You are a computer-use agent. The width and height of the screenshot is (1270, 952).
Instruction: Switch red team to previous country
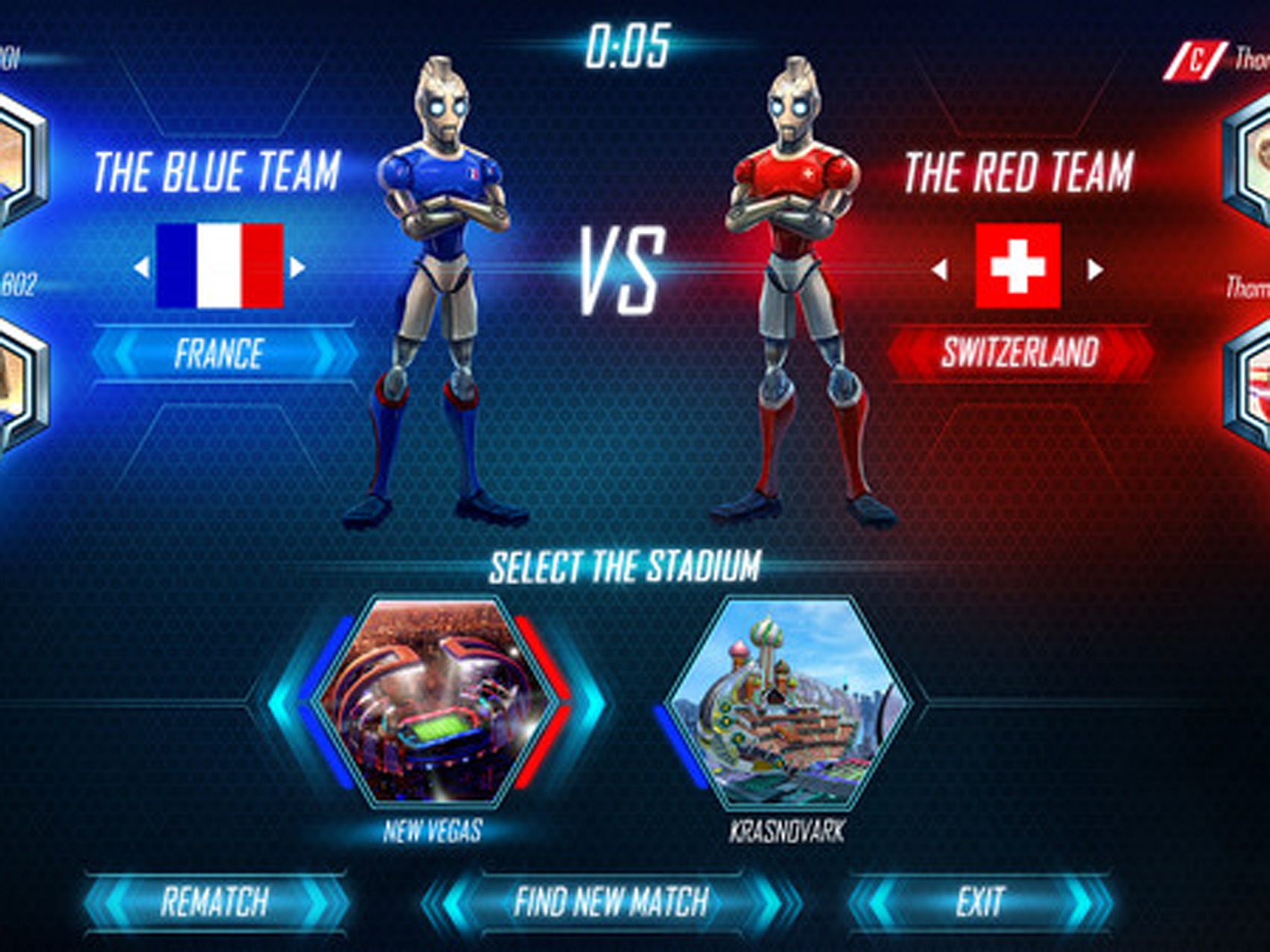tap(940, 269)
